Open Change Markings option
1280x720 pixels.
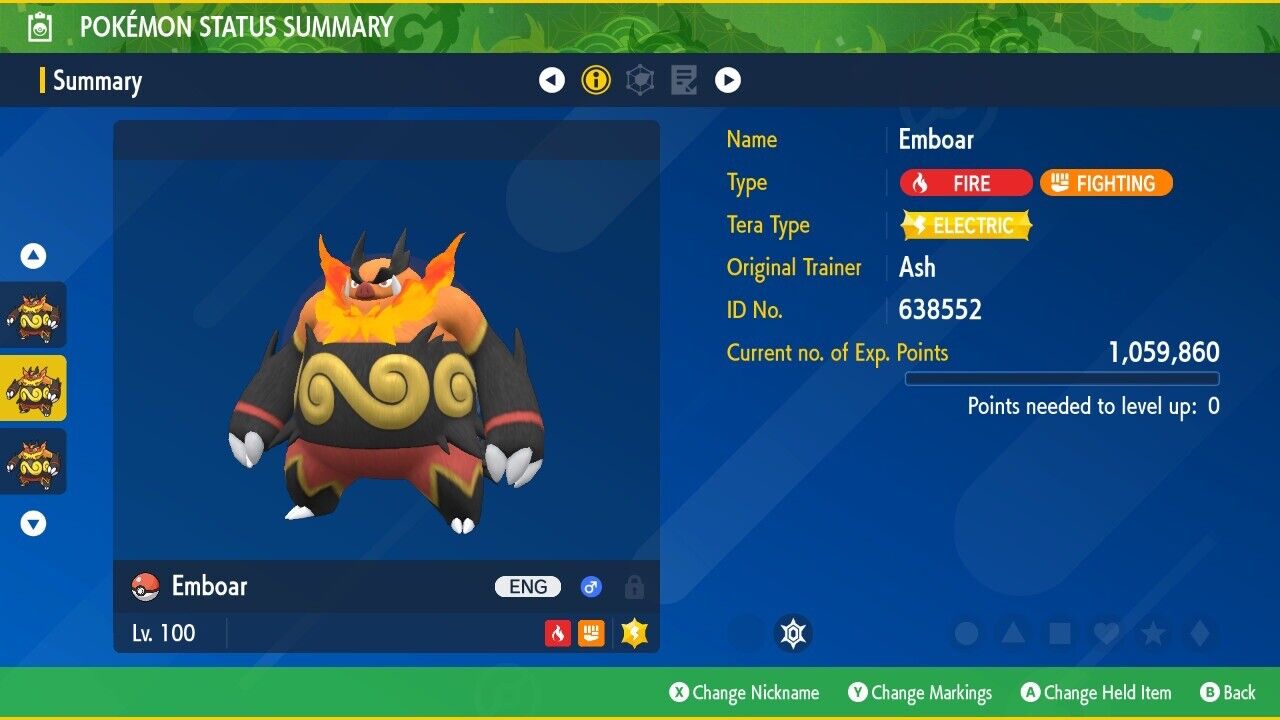click(x=920, y=693)
